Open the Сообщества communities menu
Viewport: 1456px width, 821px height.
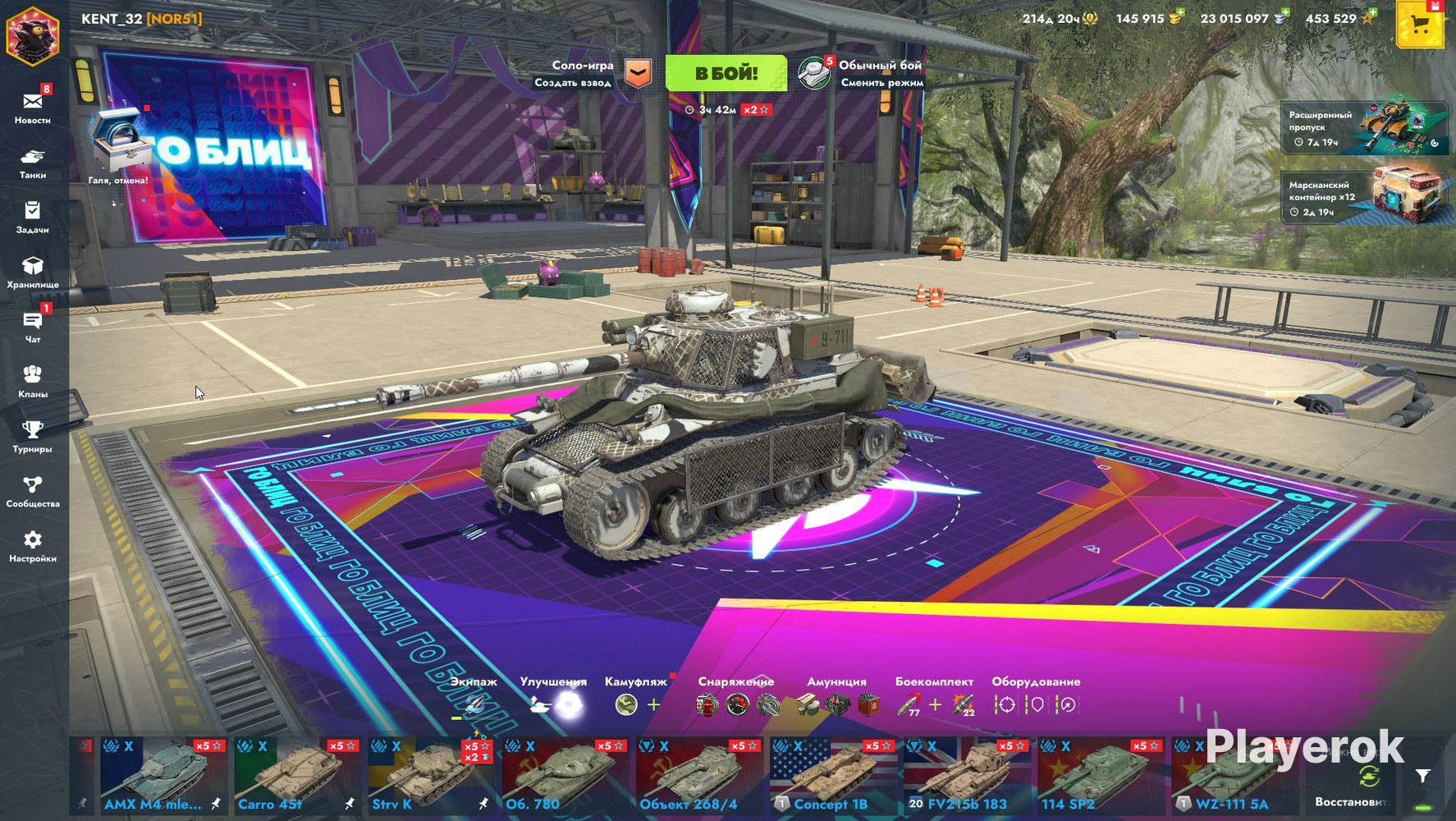(33, 491)
